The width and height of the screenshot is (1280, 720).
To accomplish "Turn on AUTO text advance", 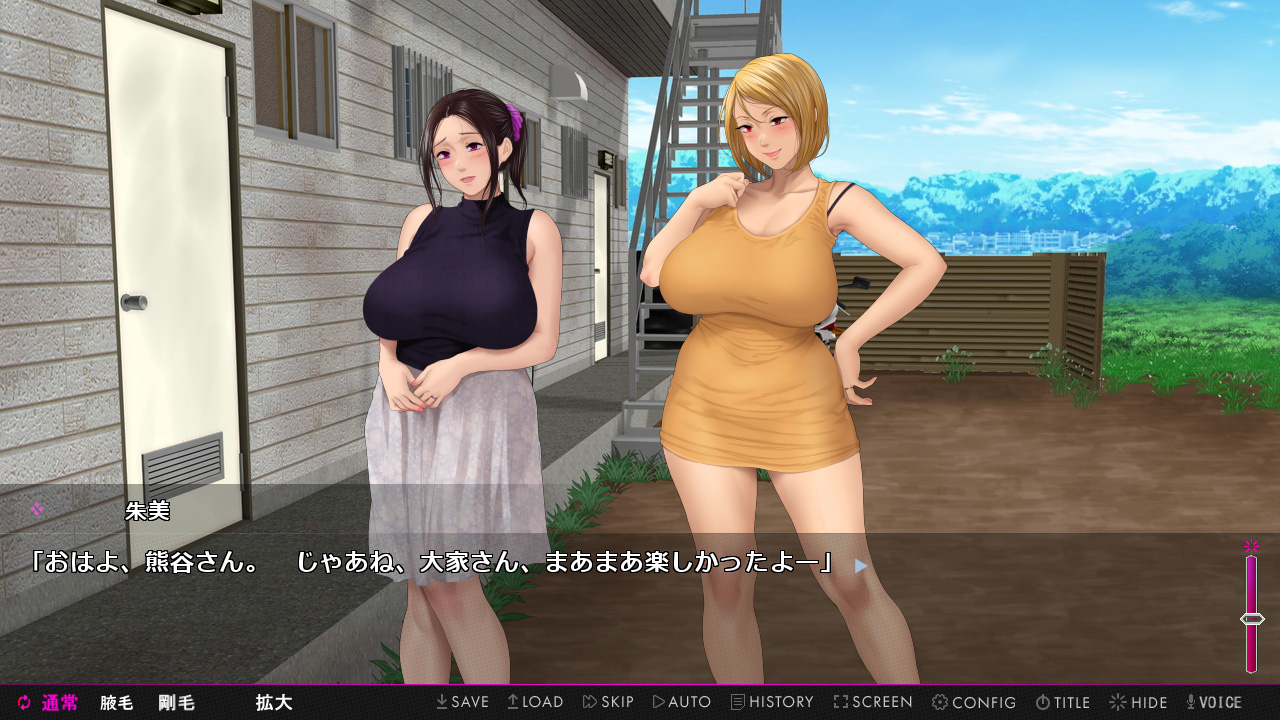I will (681, 702).
